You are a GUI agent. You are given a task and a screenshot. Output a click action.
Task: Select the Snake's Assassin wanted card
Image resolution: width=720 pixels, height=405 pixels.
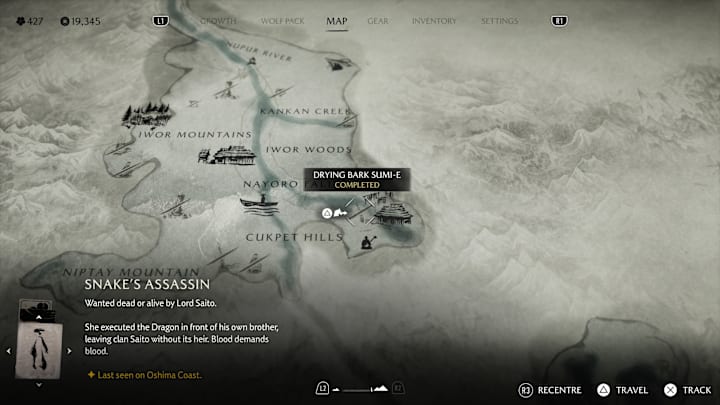(x=39, y=348)
